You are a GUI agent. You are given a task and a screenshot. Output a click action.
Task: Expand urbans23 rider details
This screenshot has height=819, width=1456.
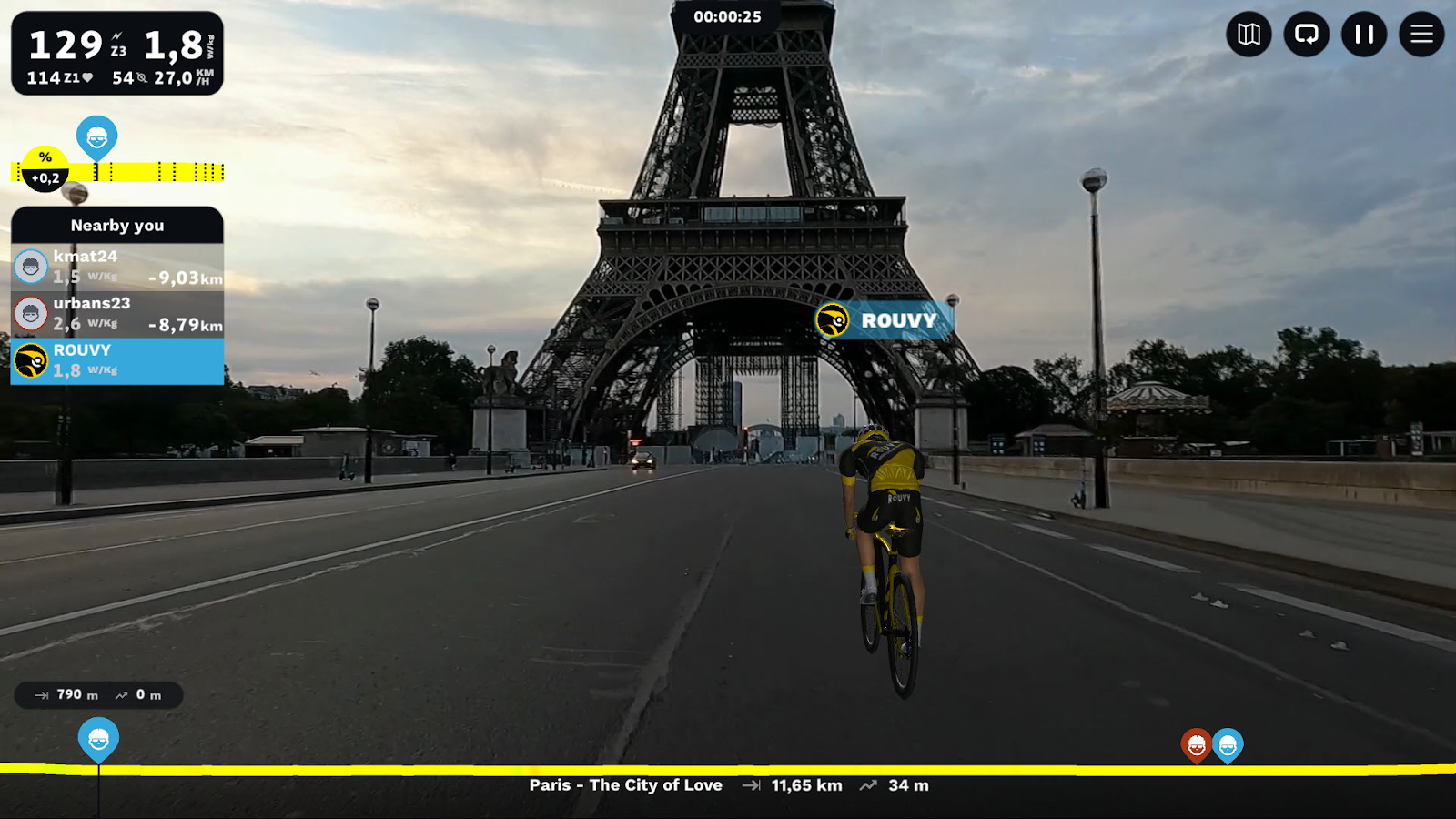coord(116,314)
